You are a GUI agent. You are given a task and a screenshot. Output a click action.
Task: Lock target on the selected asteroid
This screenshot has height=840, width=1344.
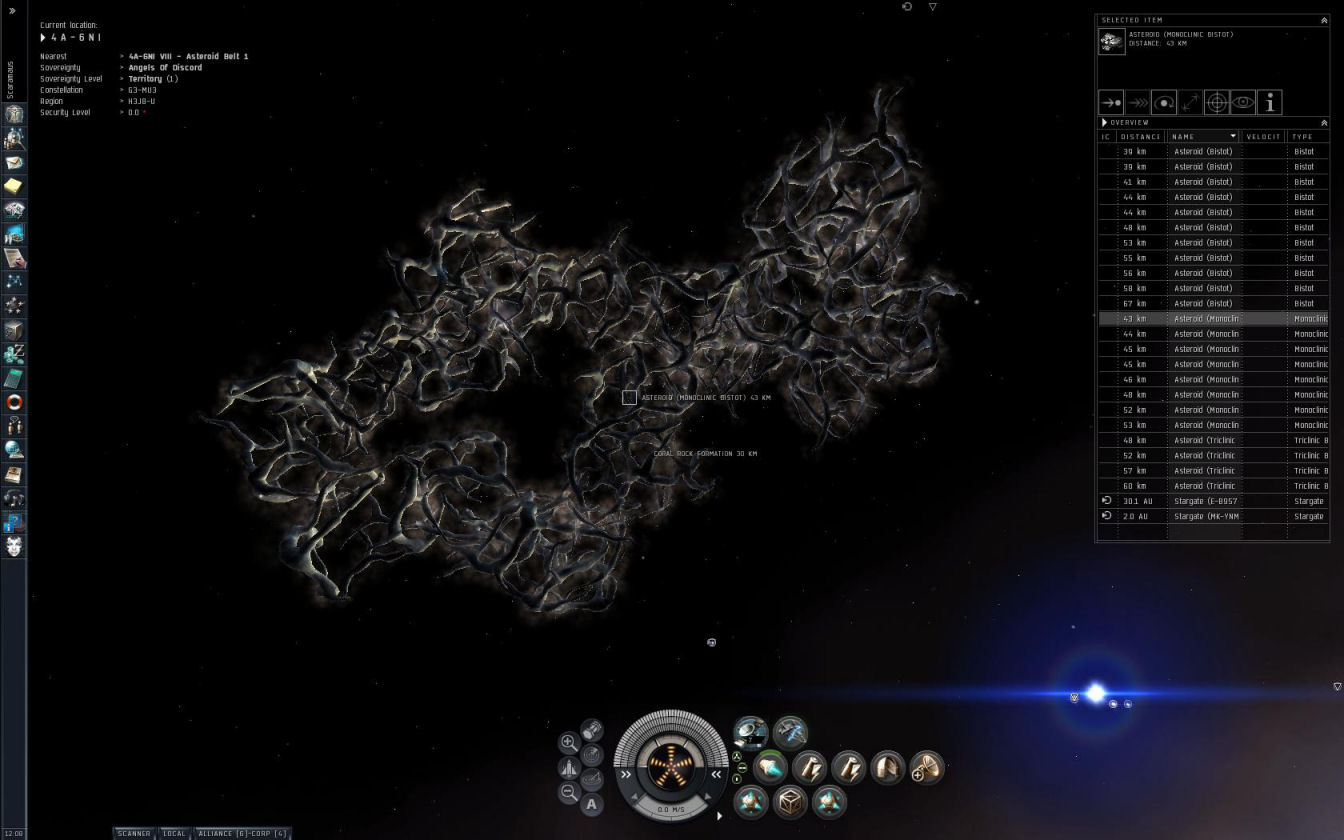(x=1216, y=102)
